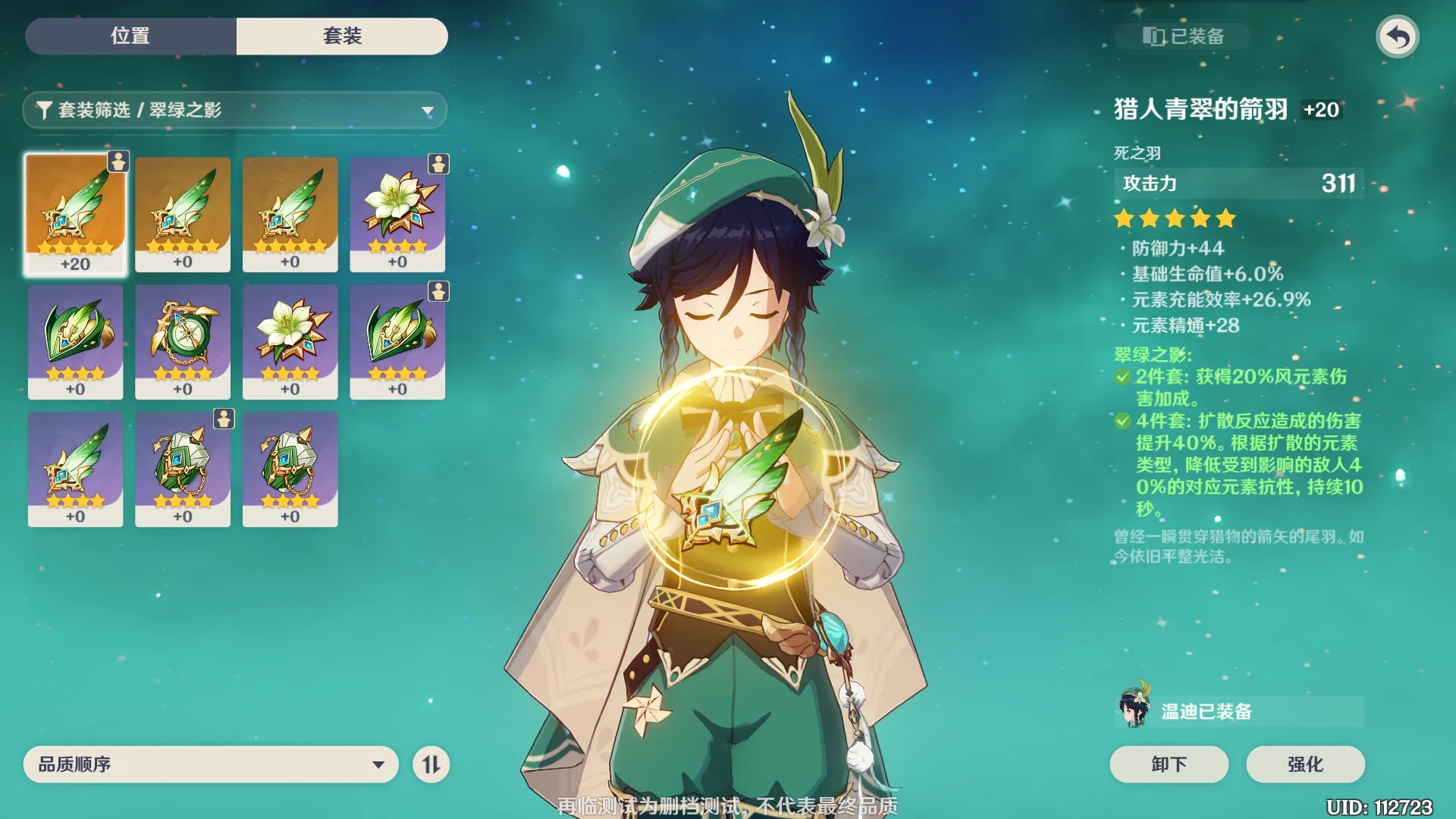Pick the unequipped goblet artifact
The width and height of the screenshot is (1456, 819).
290,469
